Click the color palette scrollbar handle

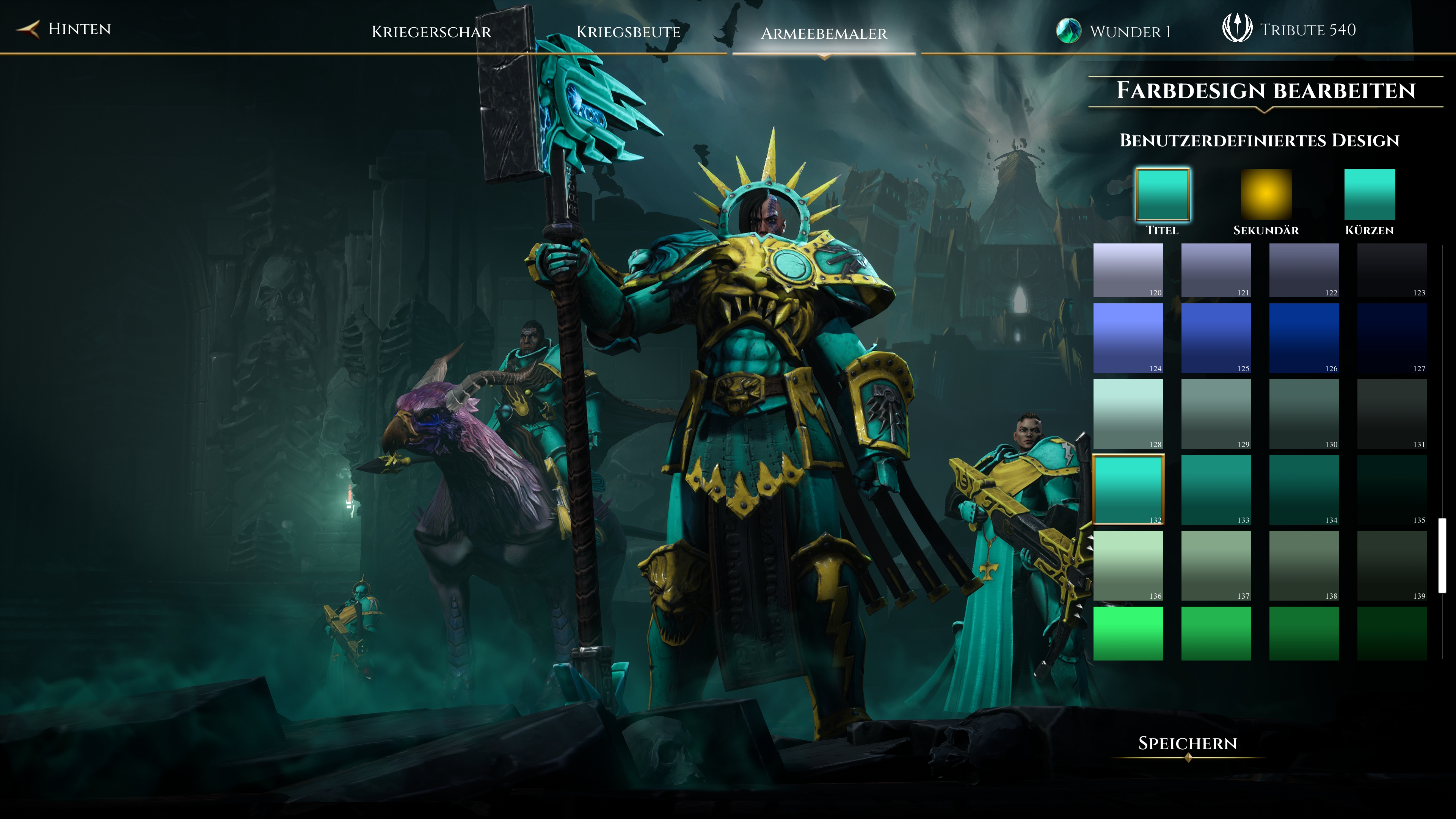[1442, 555]
